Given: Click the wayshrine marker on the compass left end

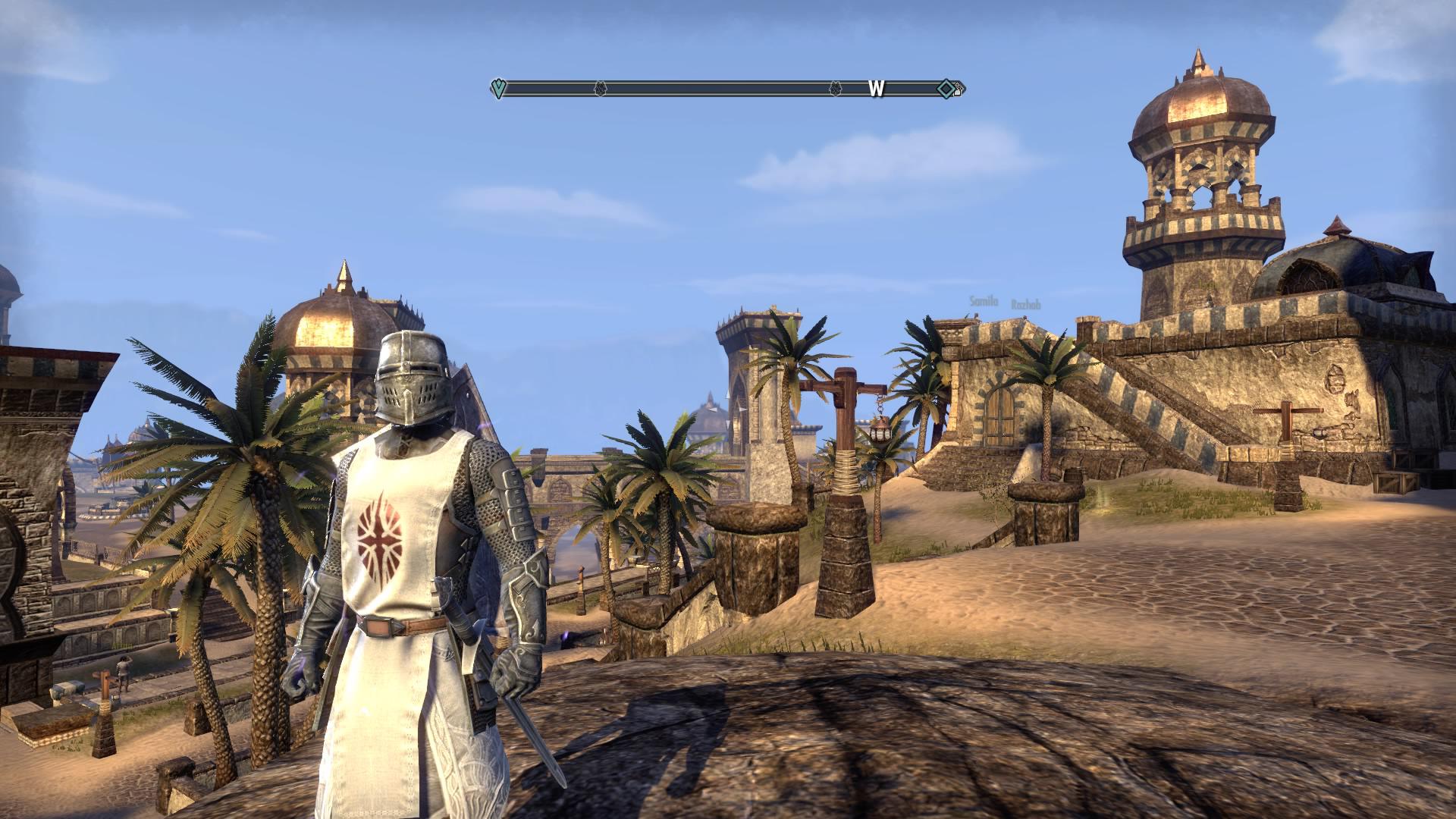Looking at the screenshot, I should [499, 88].
